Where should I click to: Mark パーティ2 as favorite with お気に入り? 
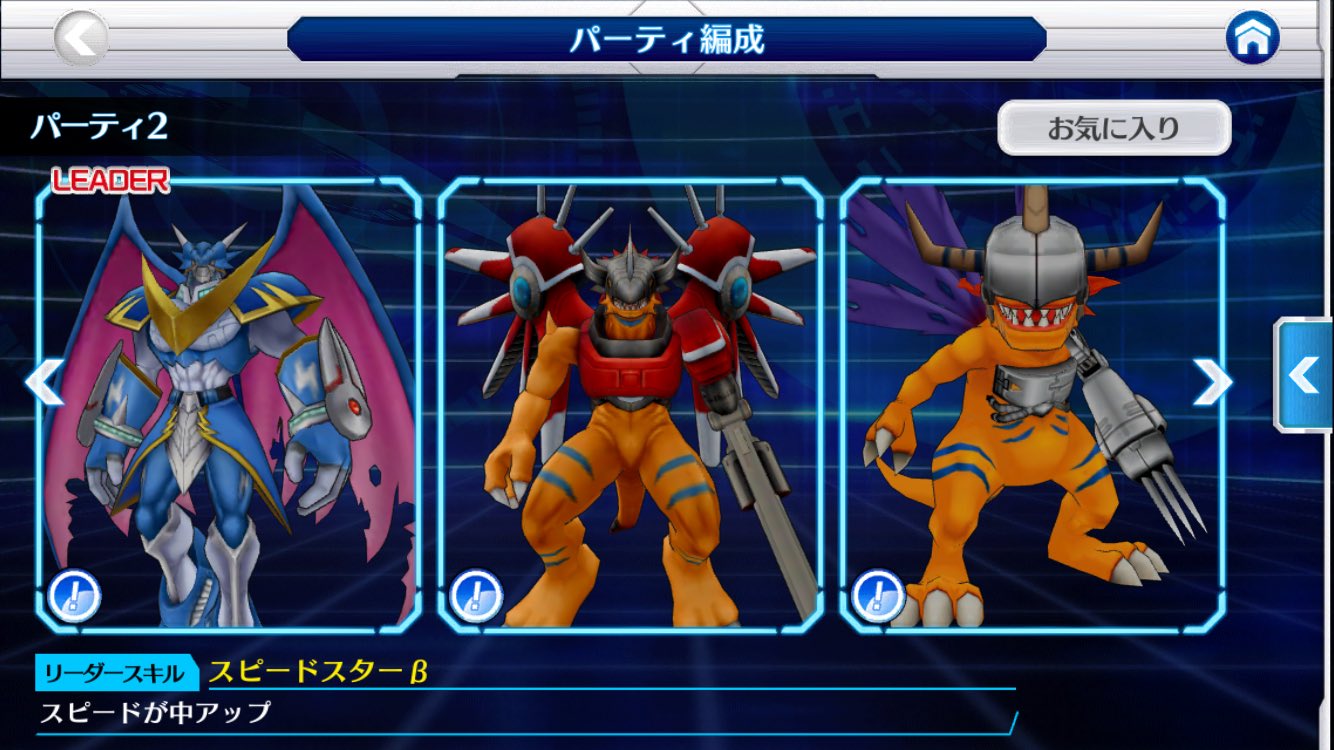click(1113, 128)
